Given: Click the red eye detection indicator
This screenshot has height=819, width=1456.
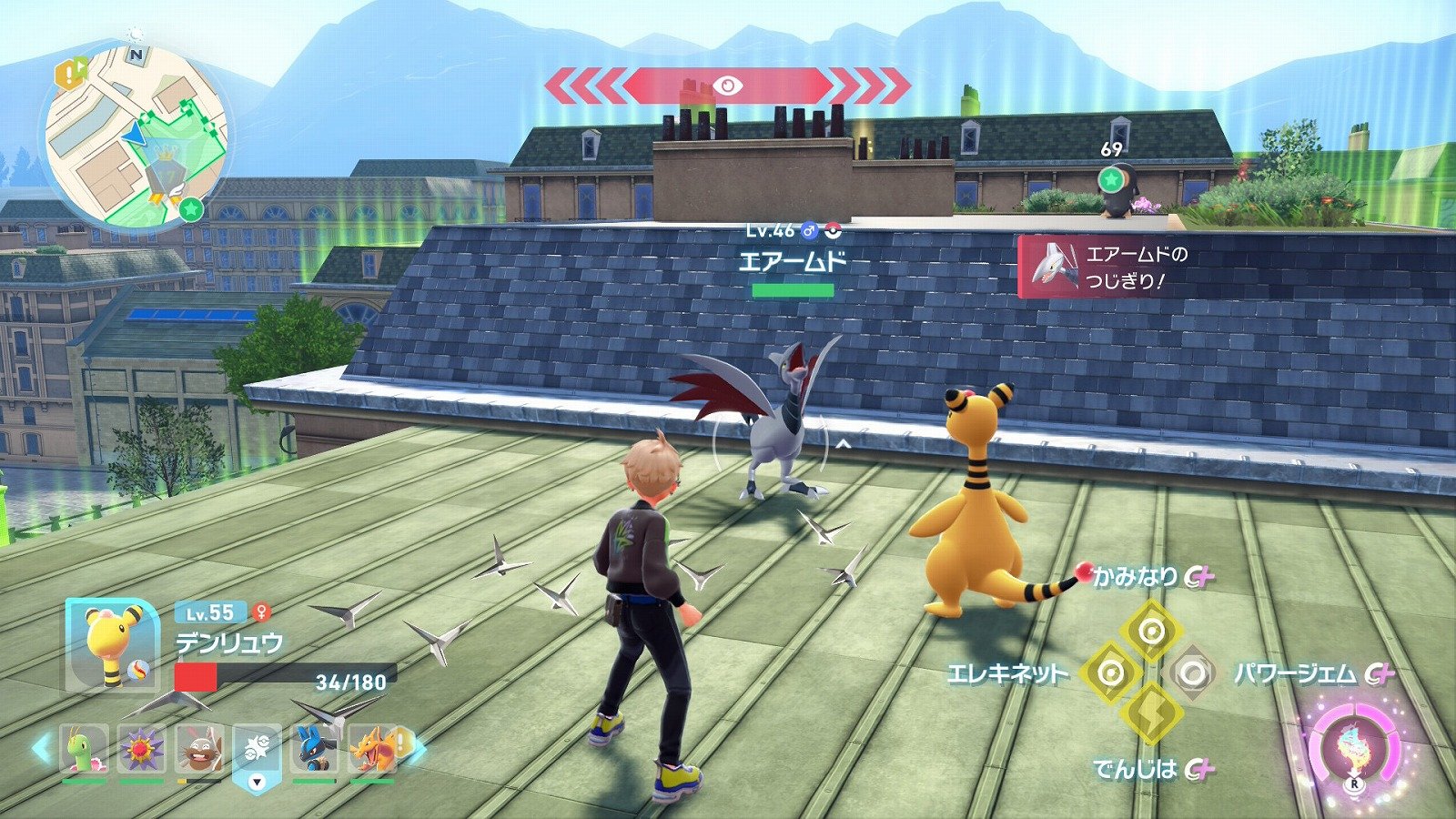Looking at the screenshot, I should (x=726, y=86).
